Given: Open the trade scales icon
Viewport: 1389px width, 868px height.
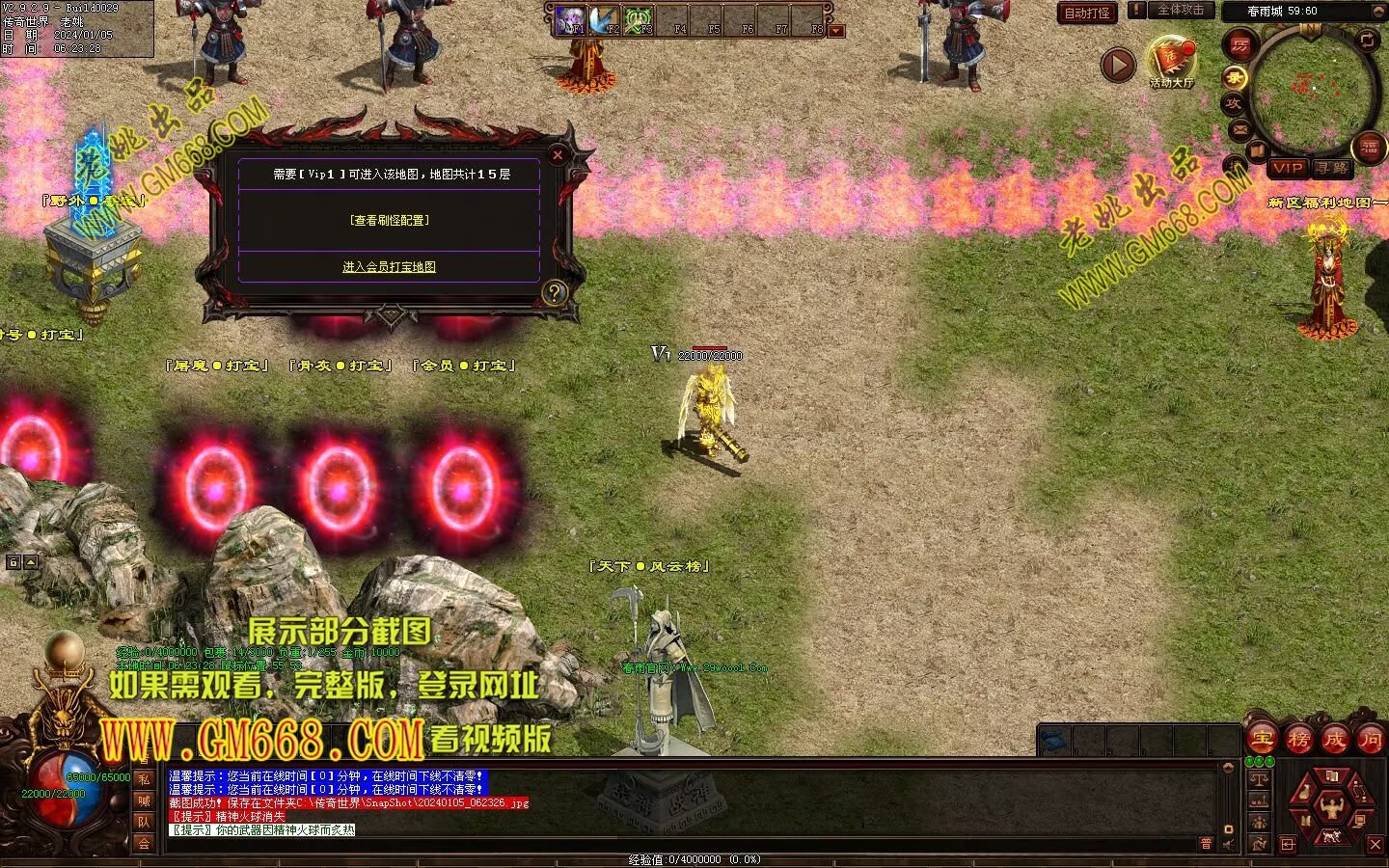Looking at the screenshot, I should [1259, 779].
